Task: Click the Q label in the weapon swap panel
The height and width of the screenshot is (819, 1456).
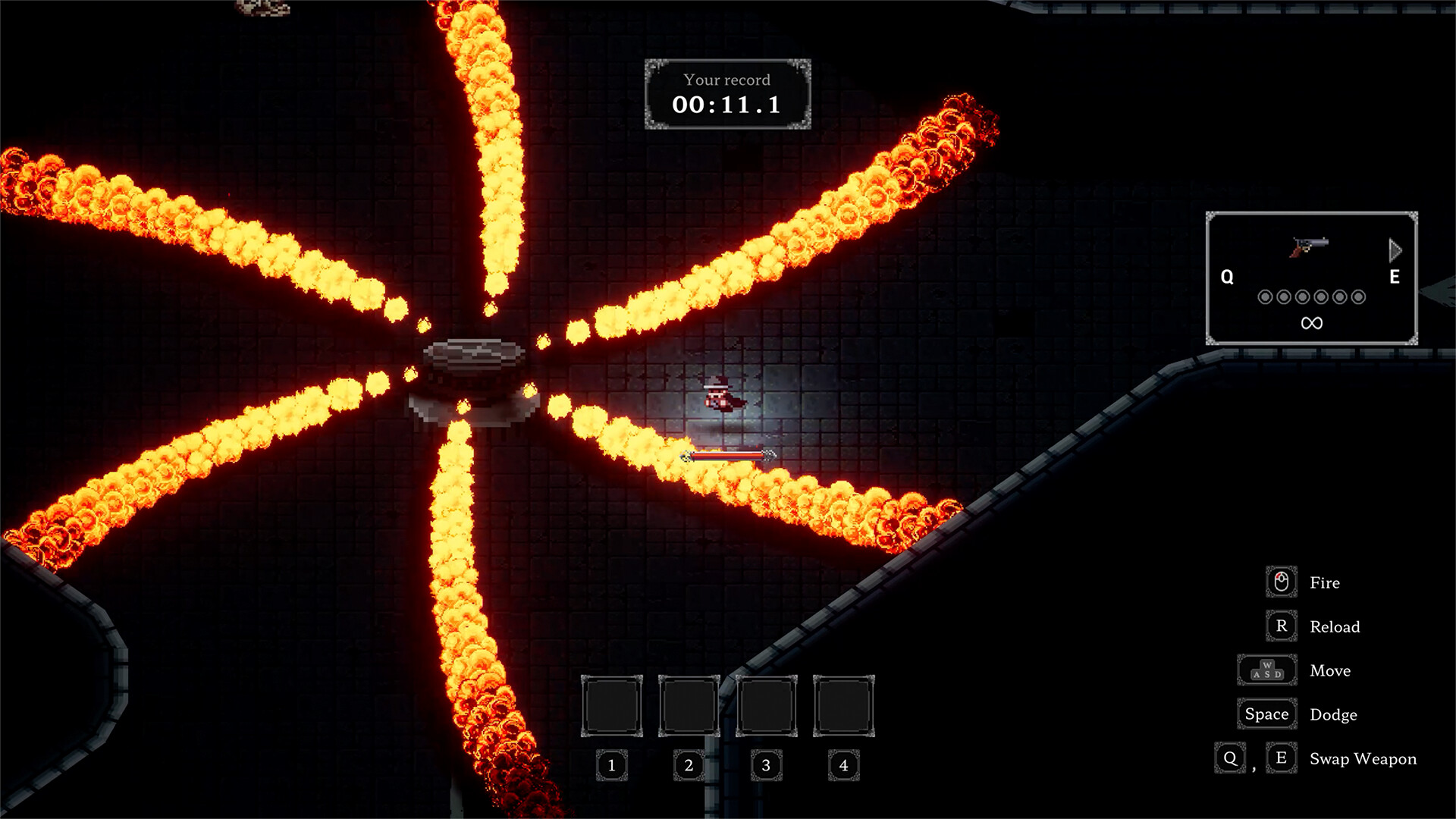Action: click(1226, 277)
